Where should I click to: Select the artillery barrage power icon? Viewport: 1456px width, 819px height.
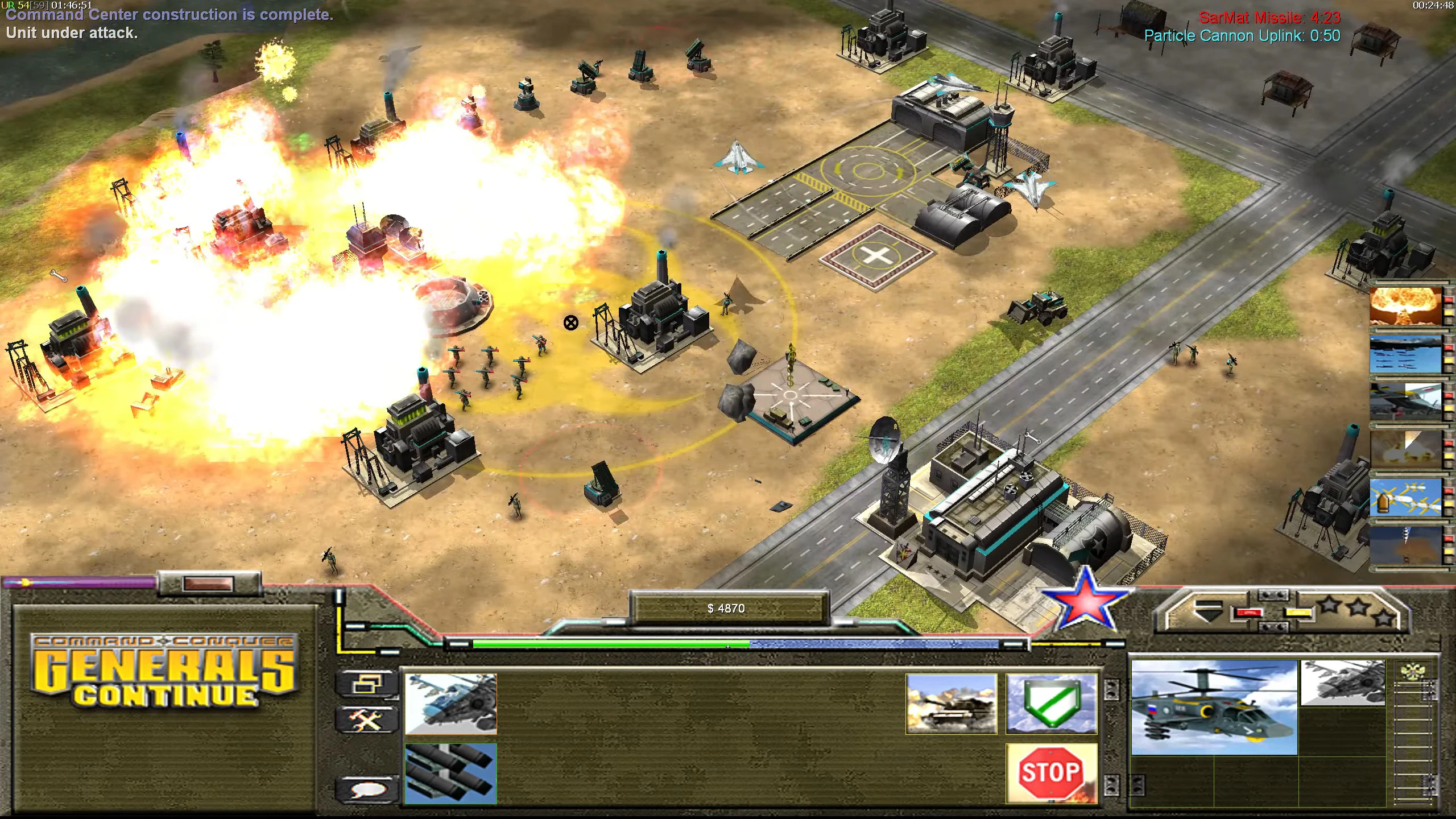click(x=1405, y=448)
